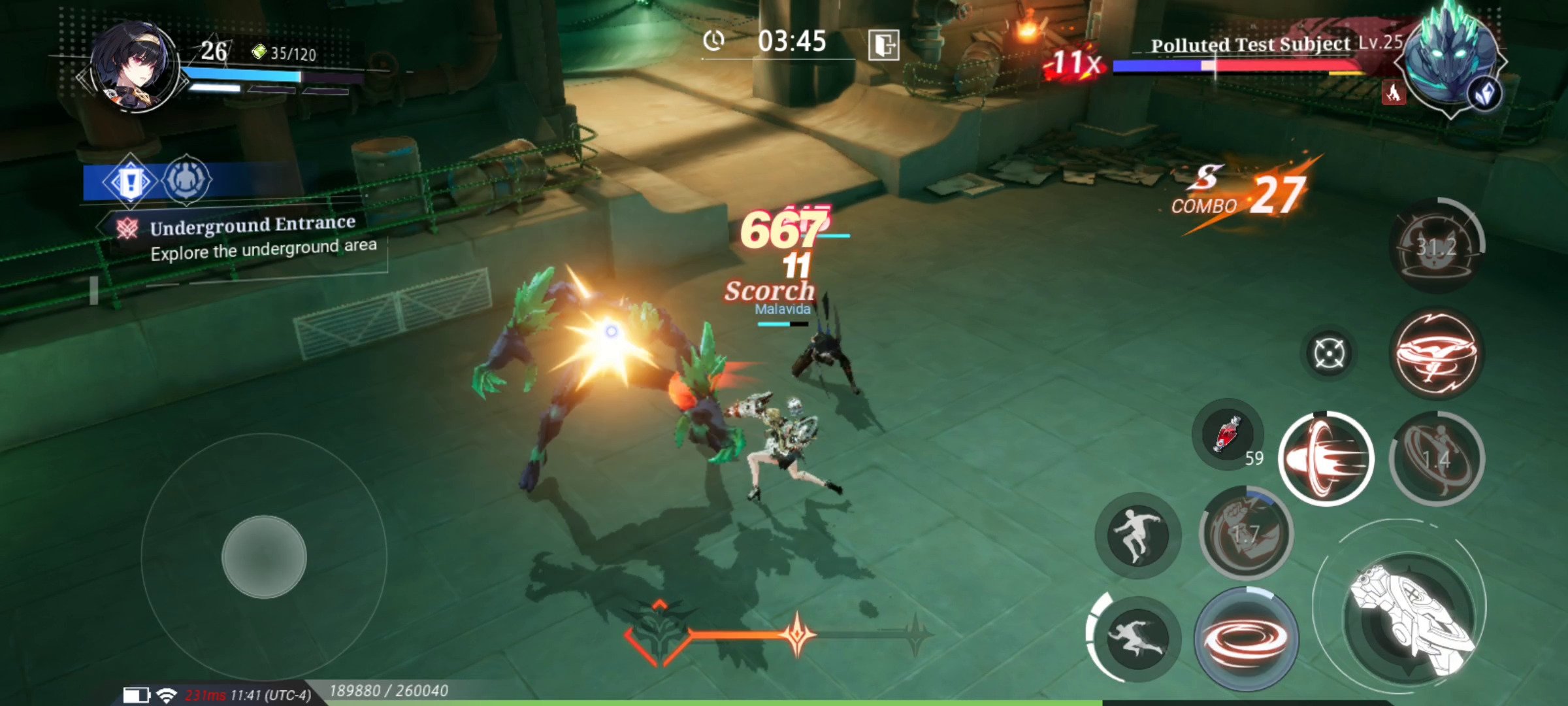Switch to the shield tab in objective panel

point(186,183)
